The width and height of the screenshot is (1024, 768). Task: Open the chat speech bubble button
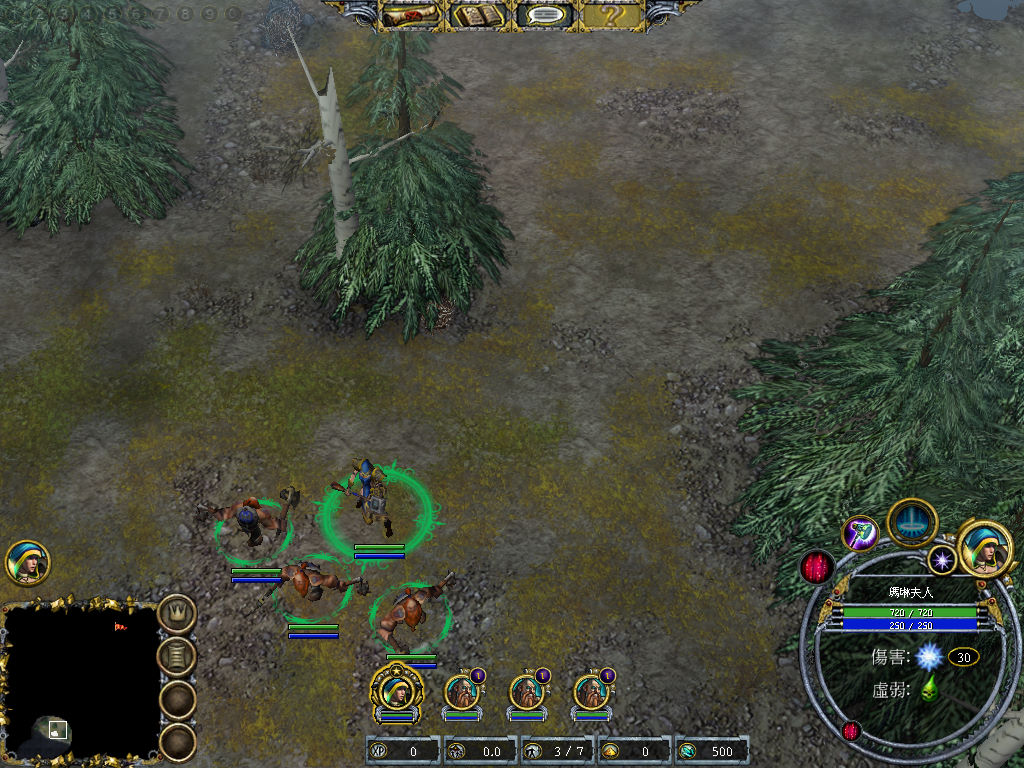click(x=544, y=16)
